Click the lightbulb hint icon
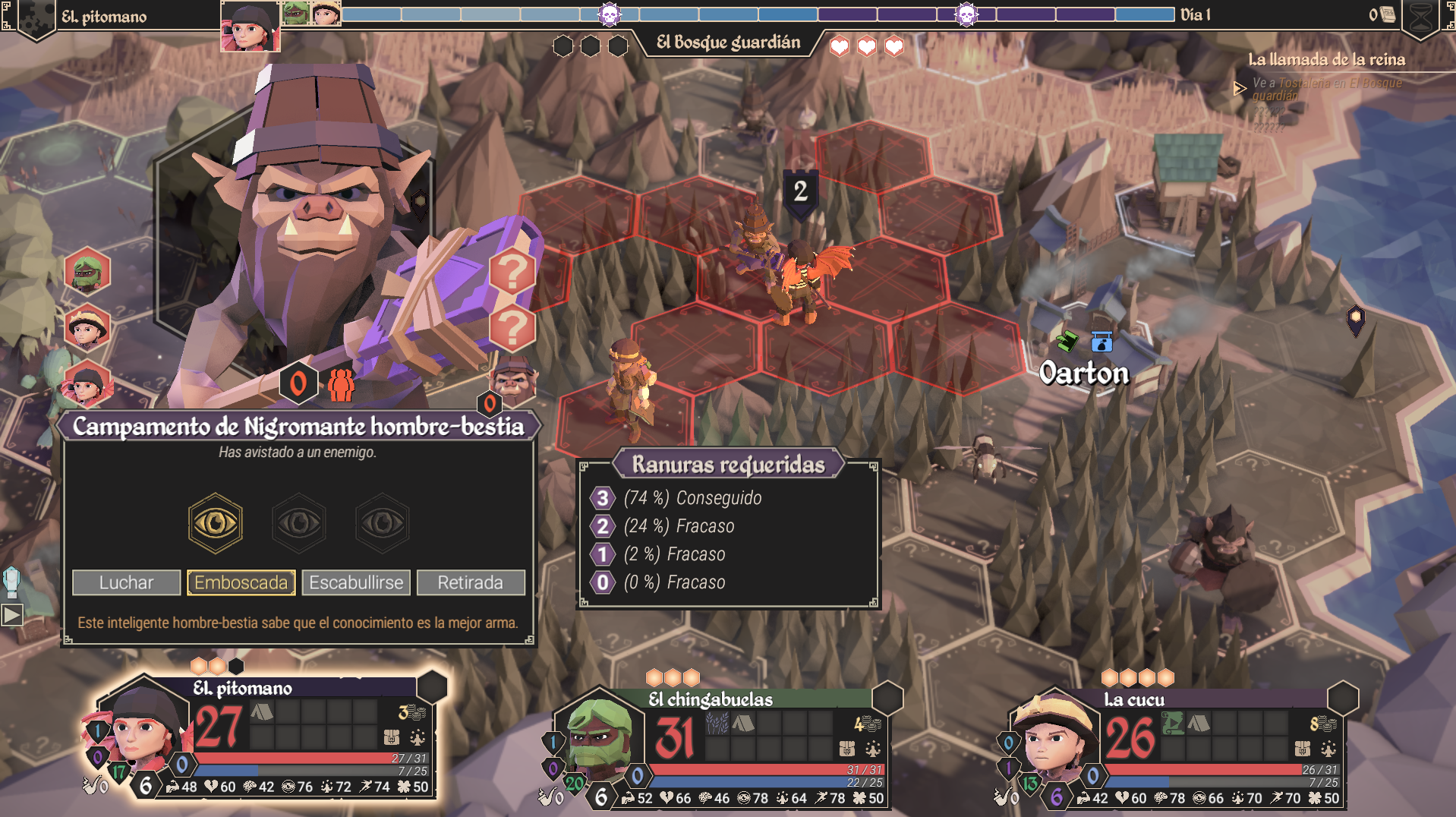Viewport: 1456px width, 817px height. (11, 582)
